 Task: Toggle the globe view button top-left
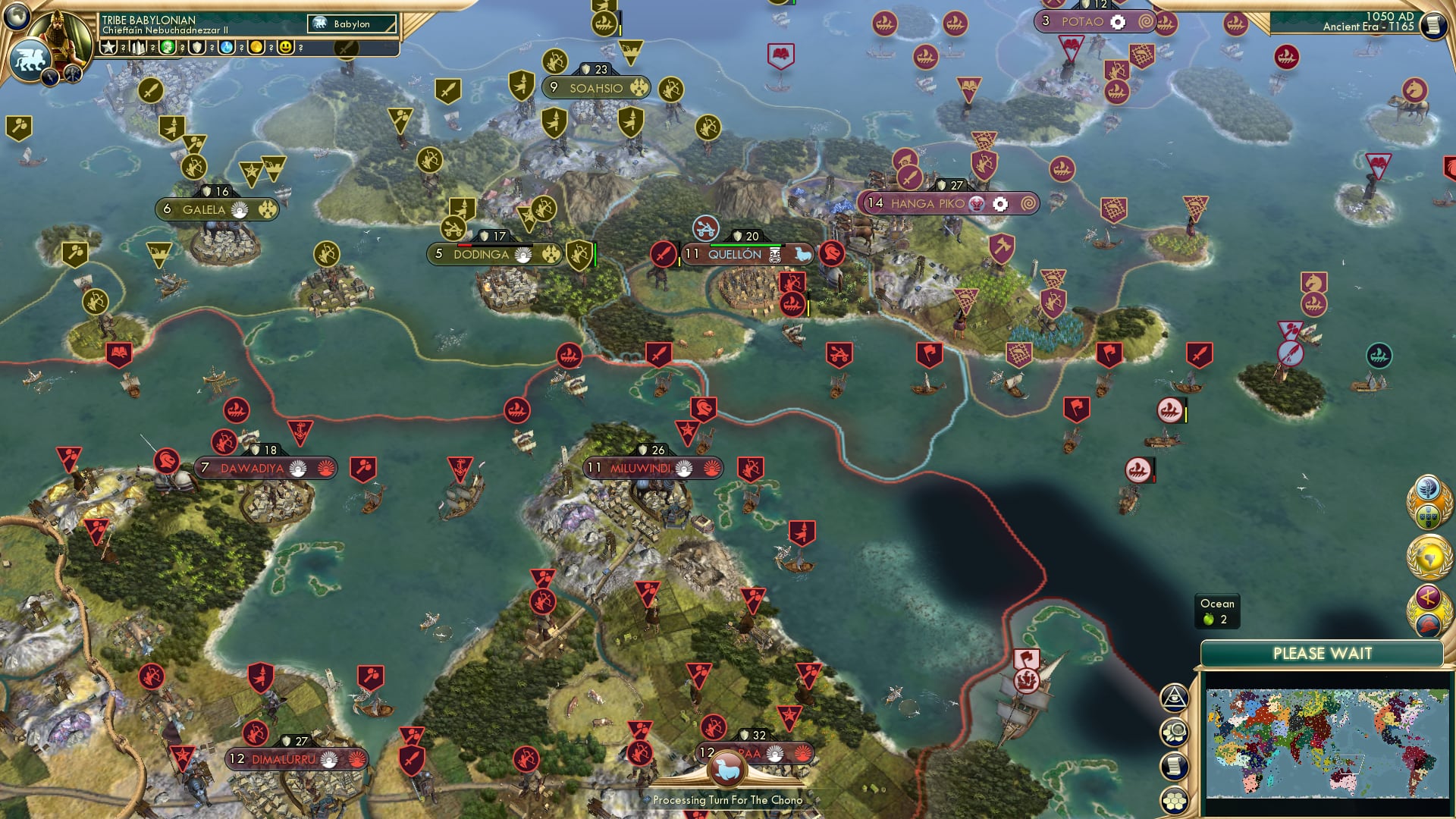15,17
